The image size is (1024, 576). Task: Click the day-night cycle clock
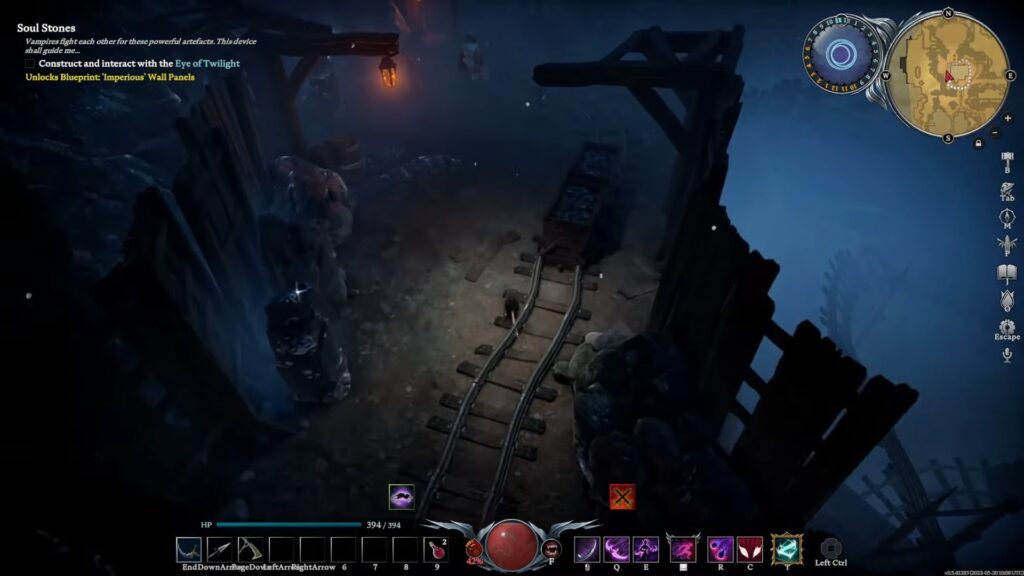point(840,54)
